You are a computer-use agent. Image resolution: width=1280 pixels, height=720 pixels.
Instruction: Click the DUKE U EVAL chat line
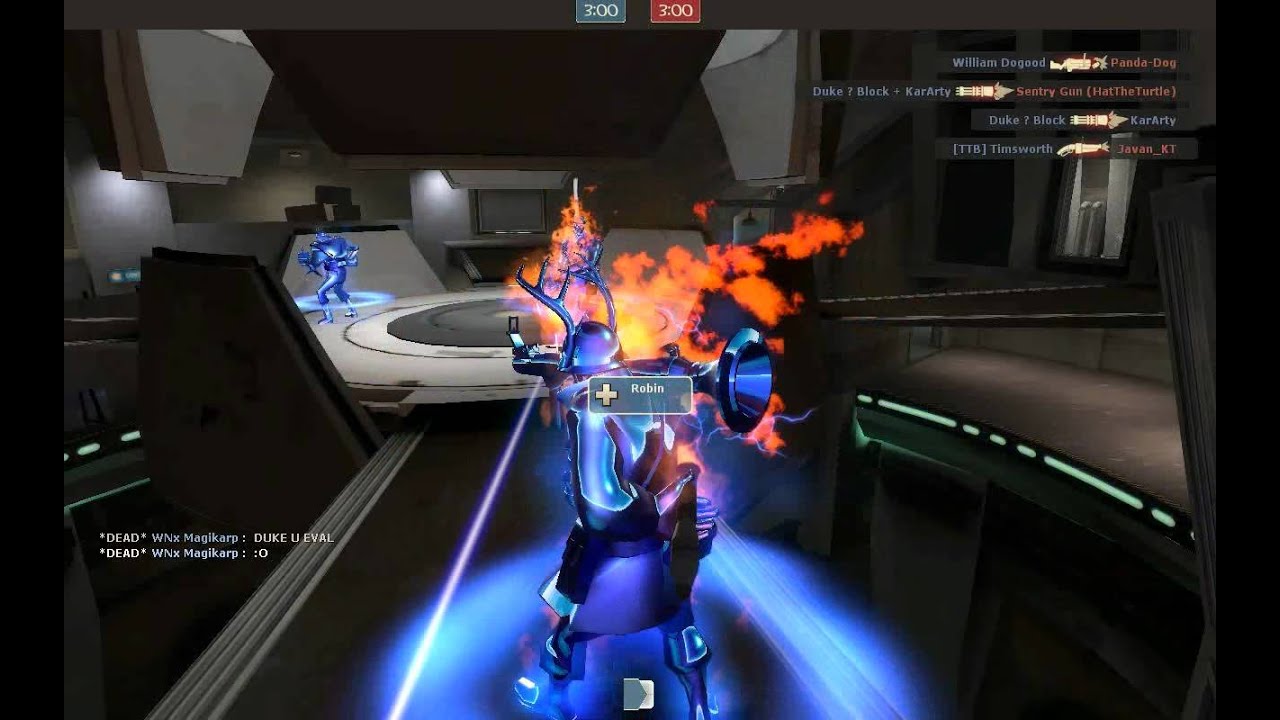296,537
